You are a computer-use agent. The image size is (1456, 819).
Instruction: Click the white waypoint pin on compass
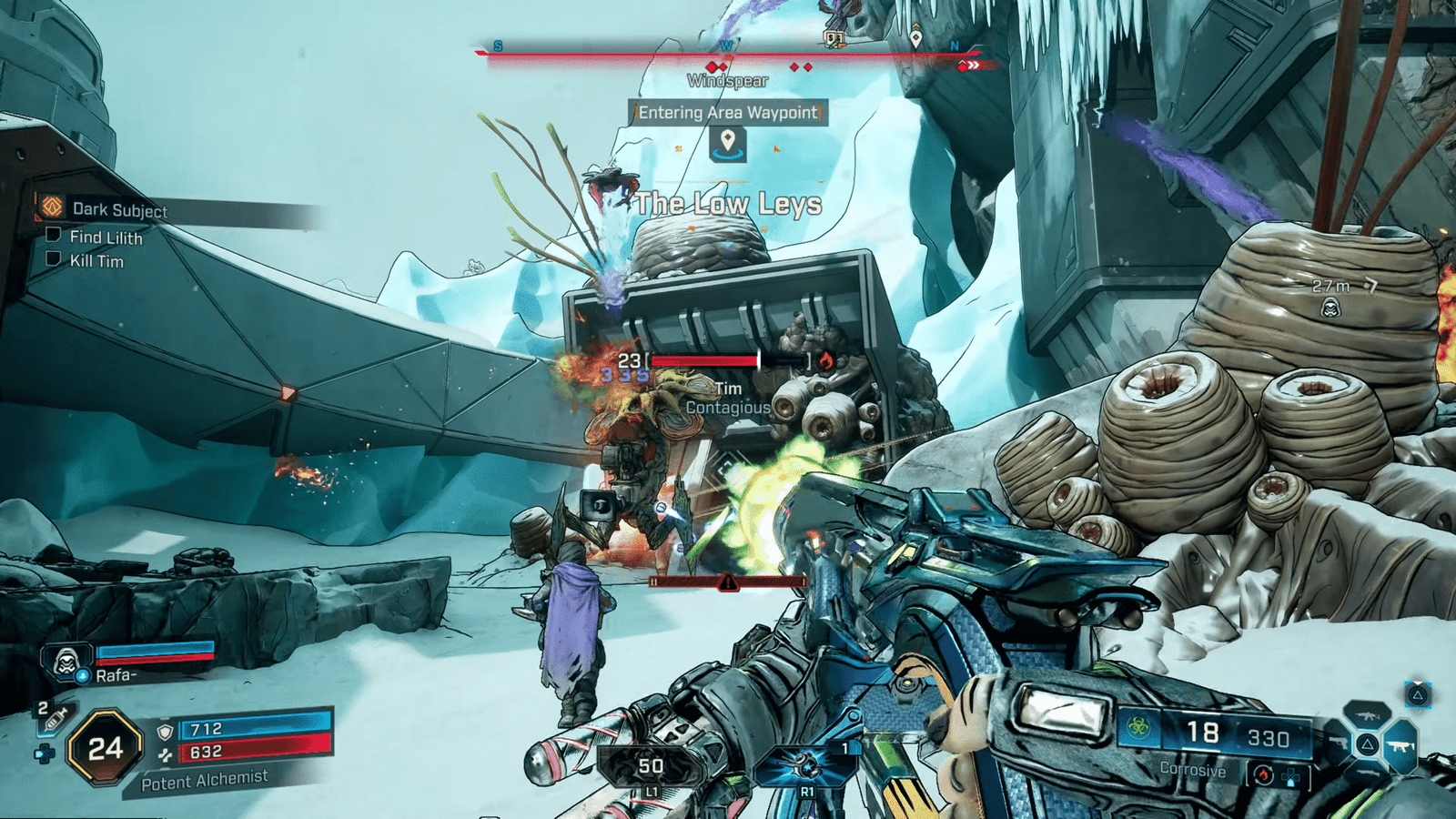pos(915,38)
